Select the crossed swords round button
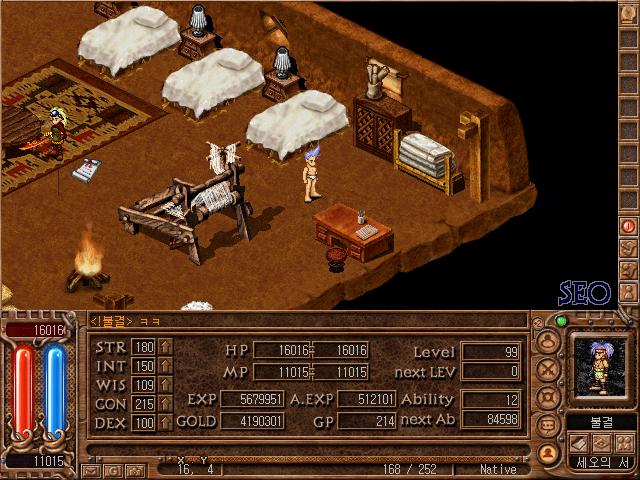The height and width of the screenshot is (480, 640). [x=547, y=368]
